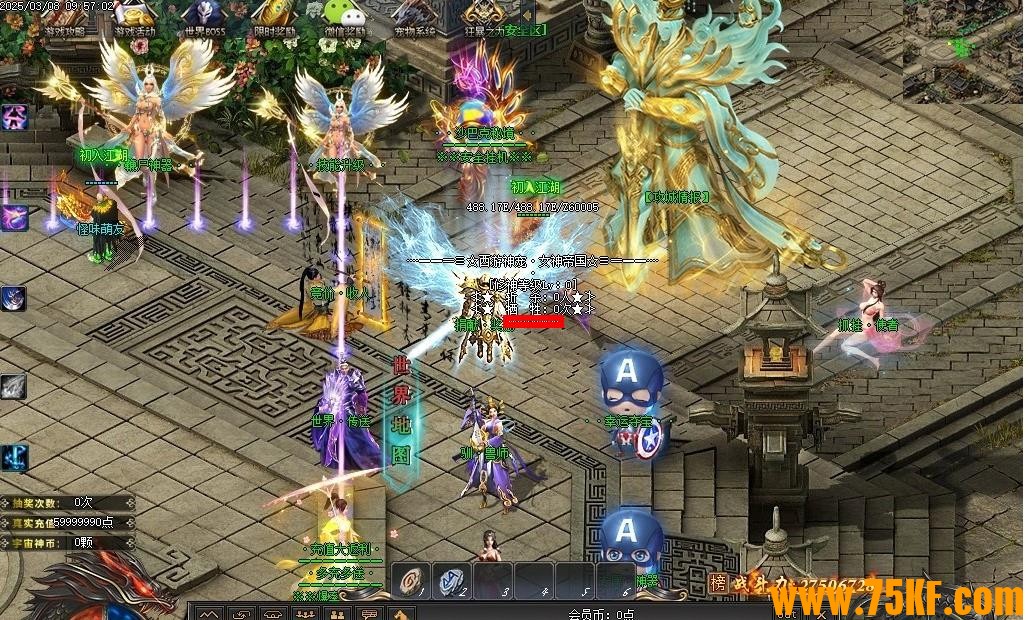Select the blue rune in hotbar slot 2
1028x620 pixels.
point(451,580)
